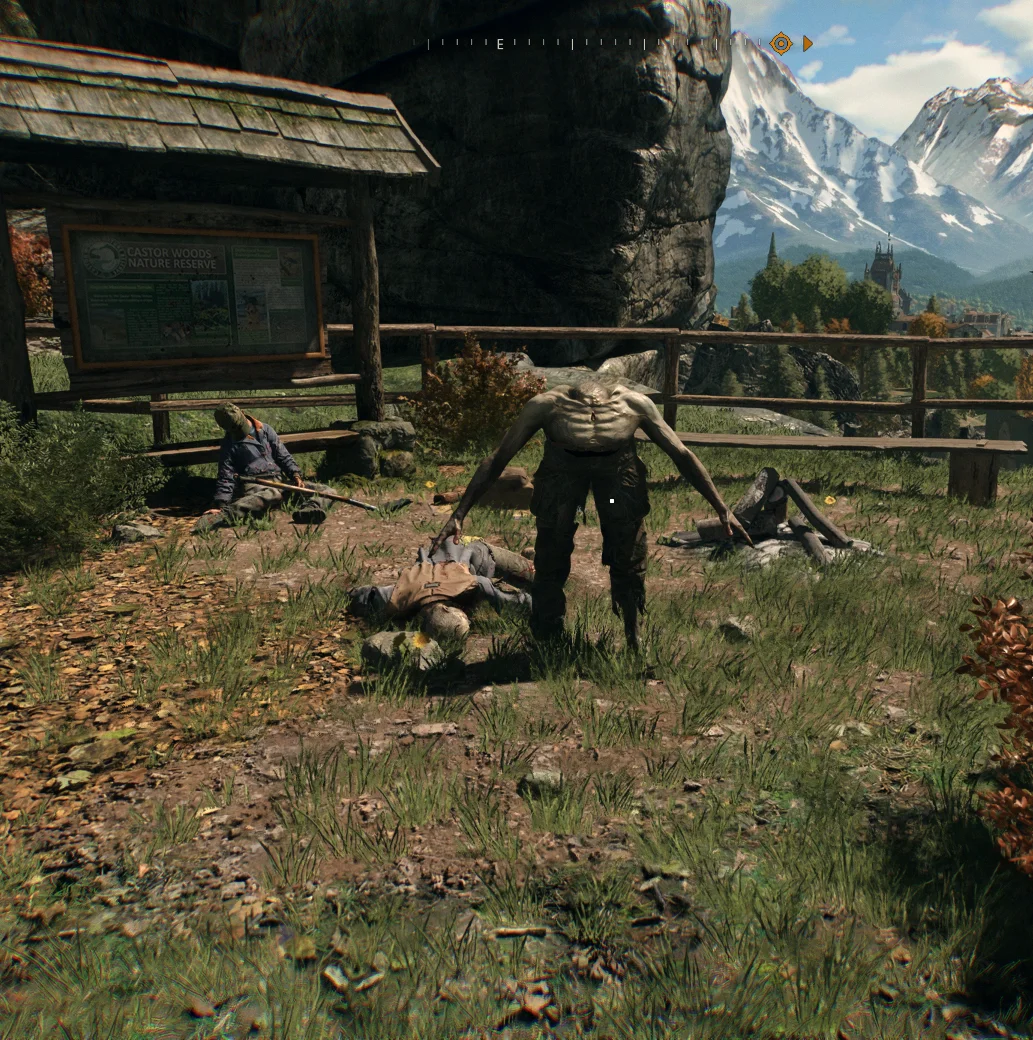Select the East heading on the compass bar

[500, 44]
